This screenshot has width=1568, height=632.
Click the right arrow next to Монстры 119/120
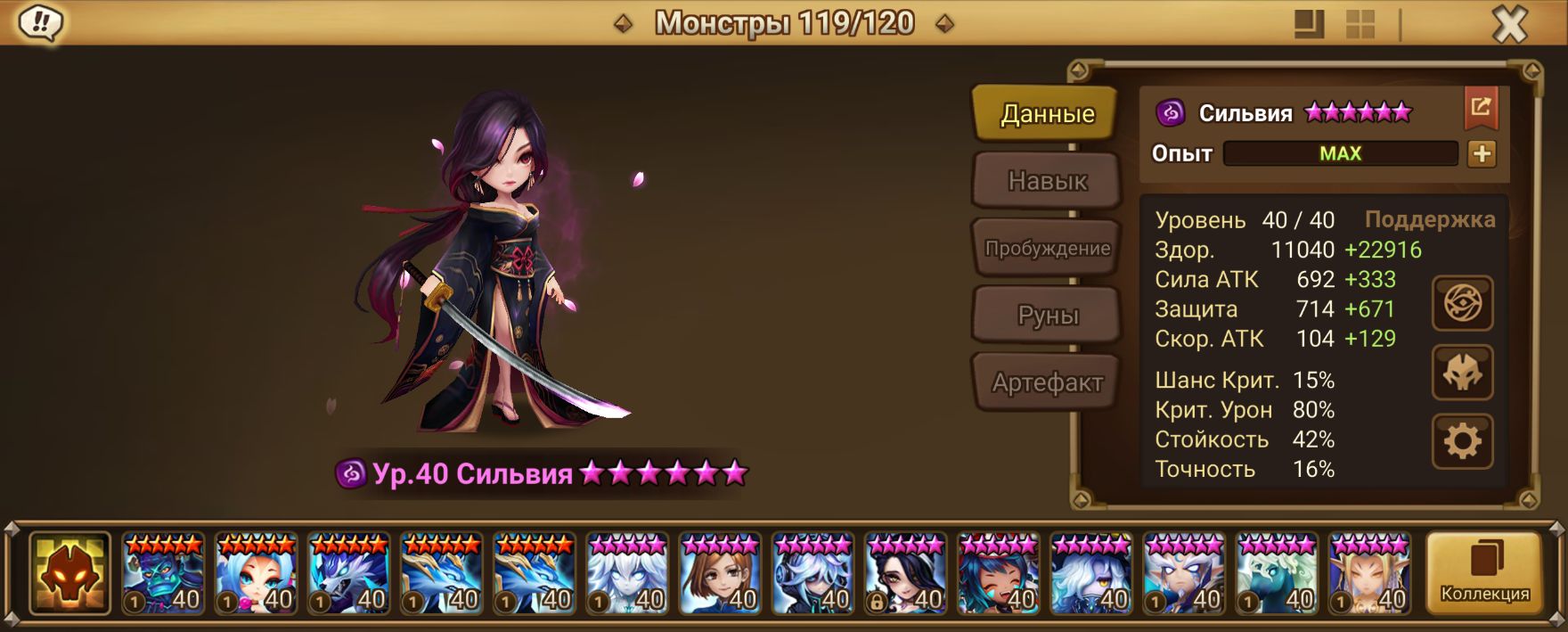point(945,24)
